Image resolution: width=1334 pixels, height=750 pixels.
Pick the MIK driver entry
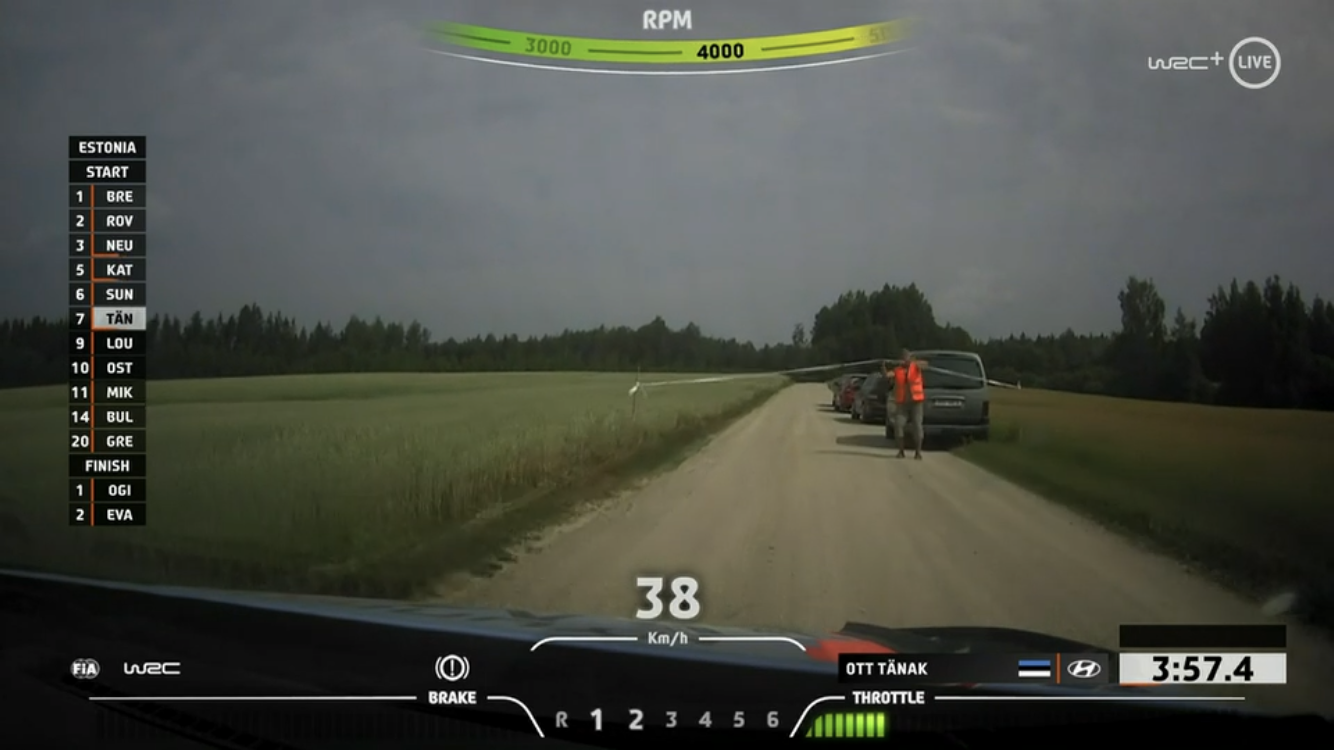(108, 392)
